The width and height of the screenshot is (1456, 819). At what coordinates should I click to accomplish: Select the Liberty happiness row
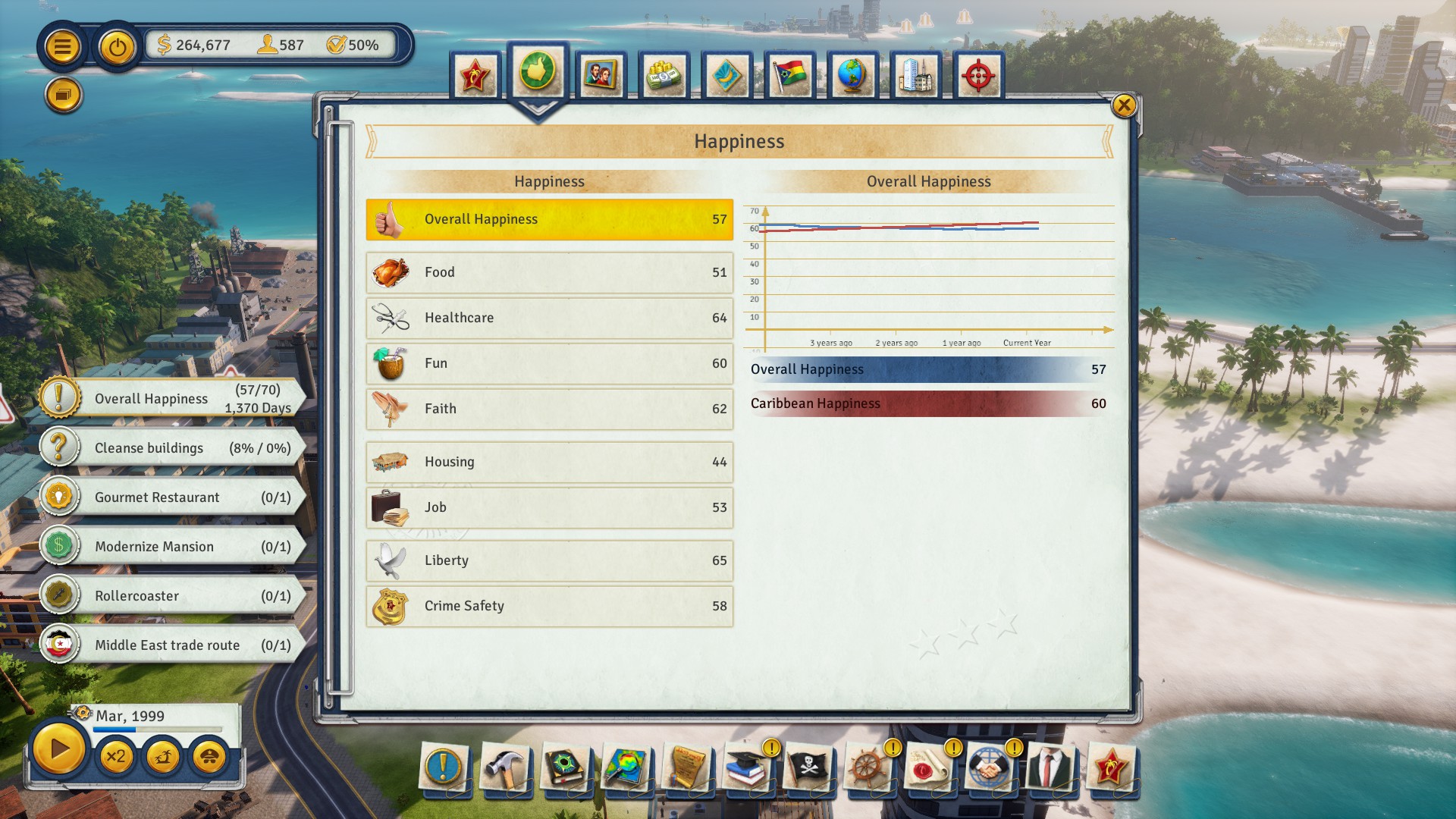(549, 560)
